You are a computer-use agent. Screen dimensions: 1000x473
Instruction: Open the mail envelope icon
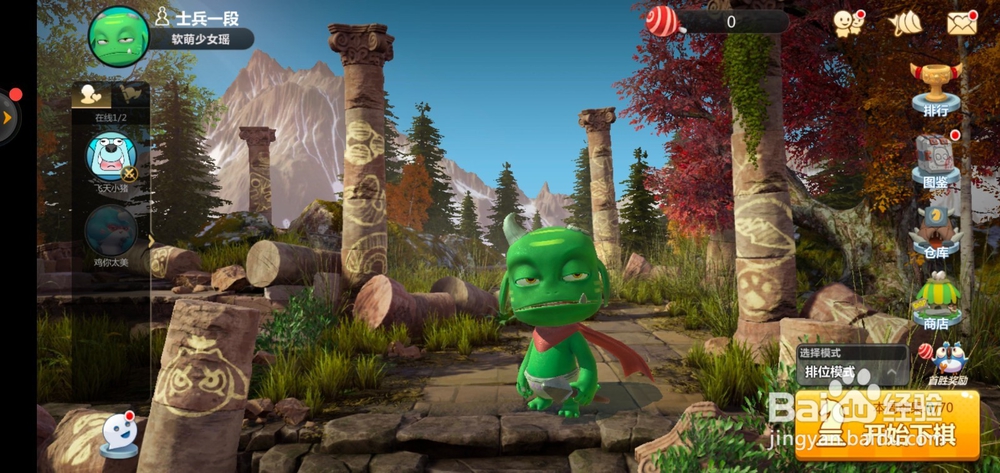[x=961, y=22]
